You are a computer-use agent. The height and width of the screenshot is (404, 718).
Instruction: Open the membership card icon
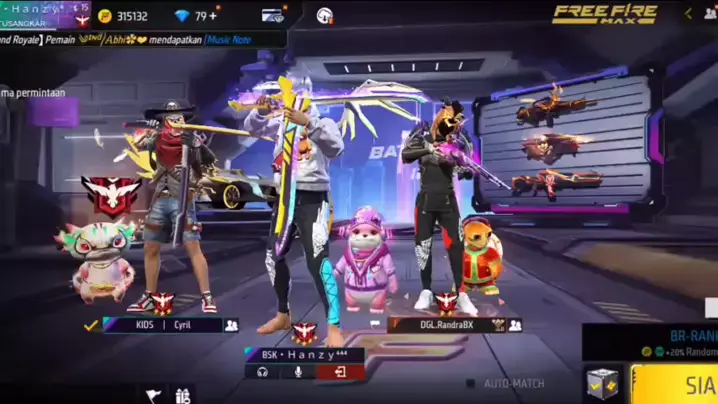point(272,16)
